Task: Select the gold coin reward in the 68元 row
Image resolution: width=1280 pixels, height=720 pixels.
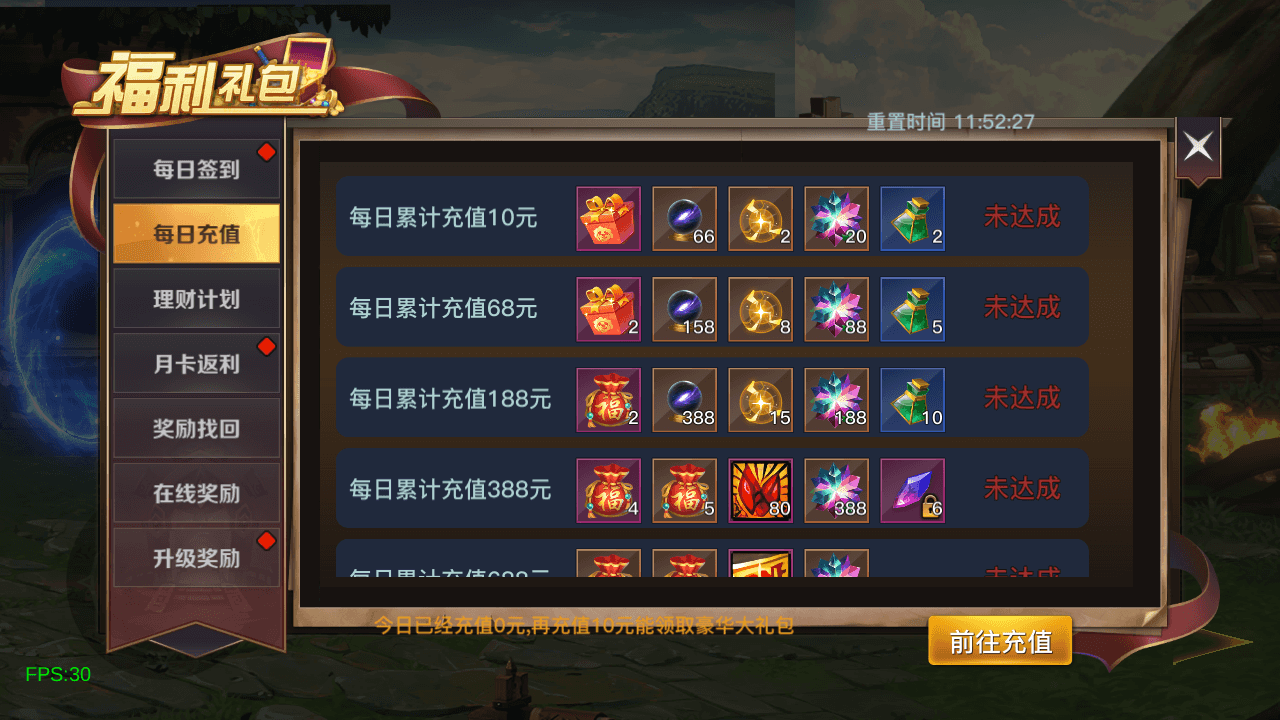Action: point(760,308)
